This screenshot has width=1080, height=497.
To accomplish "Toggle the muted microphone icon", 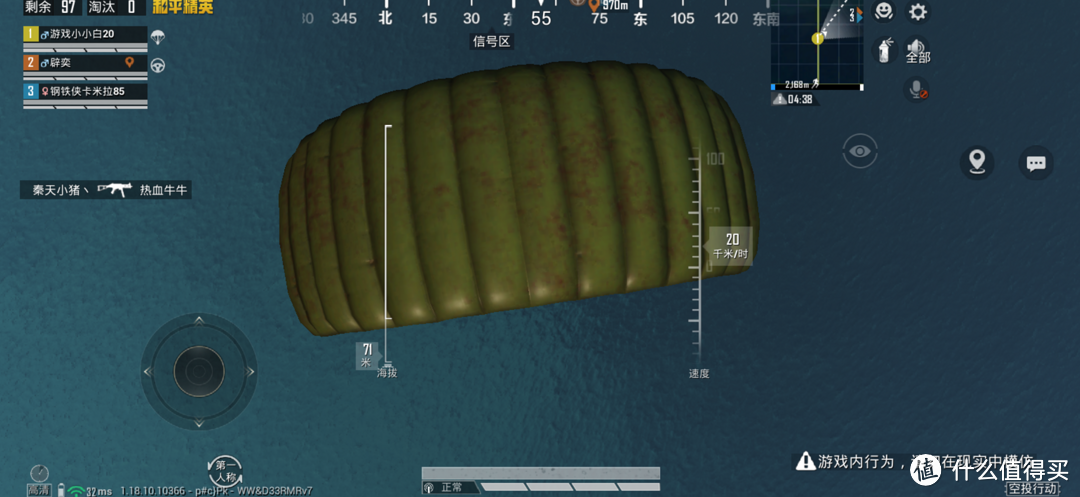I will [x=916, y=89].
